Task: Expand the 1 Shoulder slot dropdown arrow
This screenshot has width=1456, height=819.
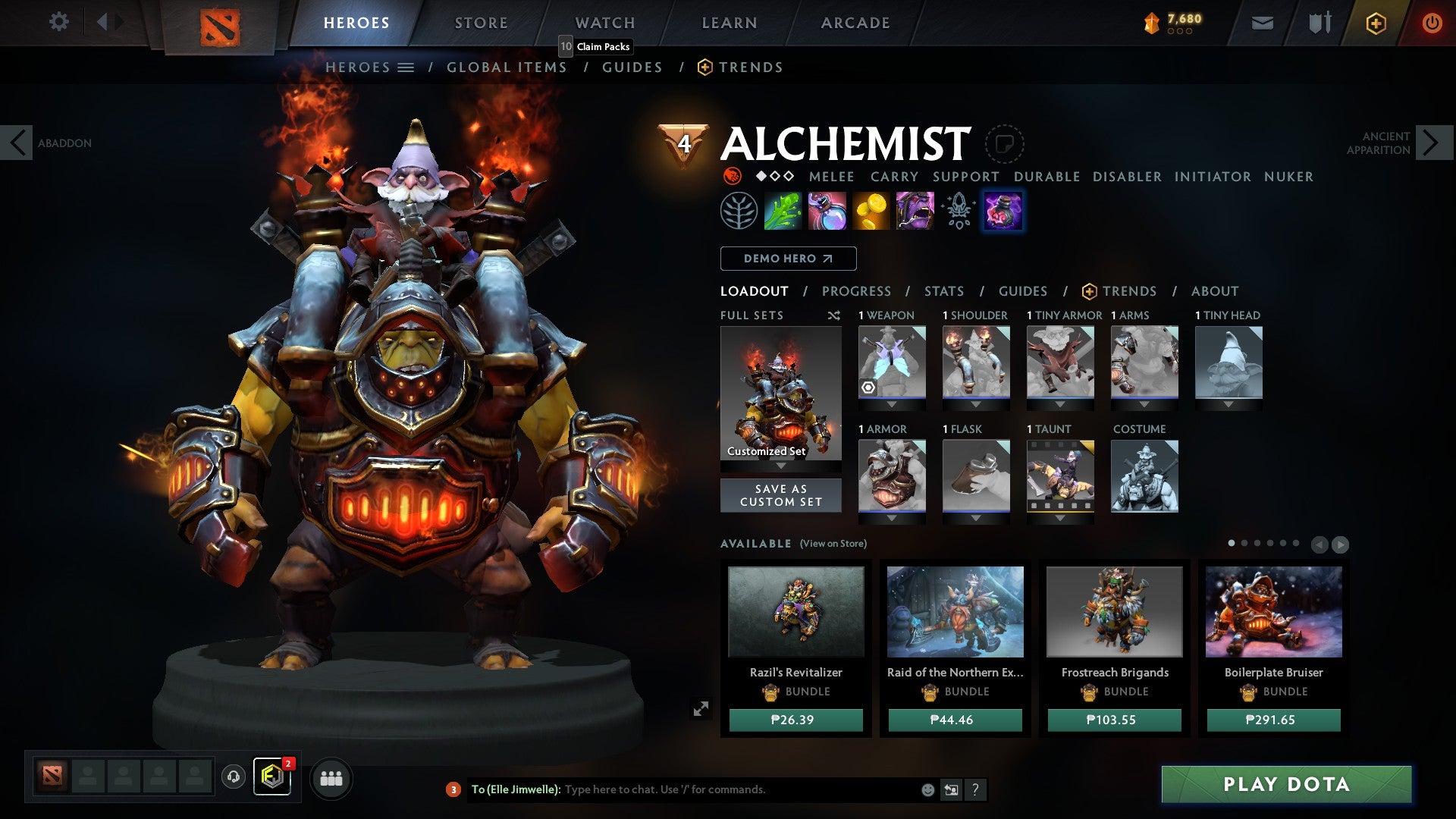Action: click(976, 405)
